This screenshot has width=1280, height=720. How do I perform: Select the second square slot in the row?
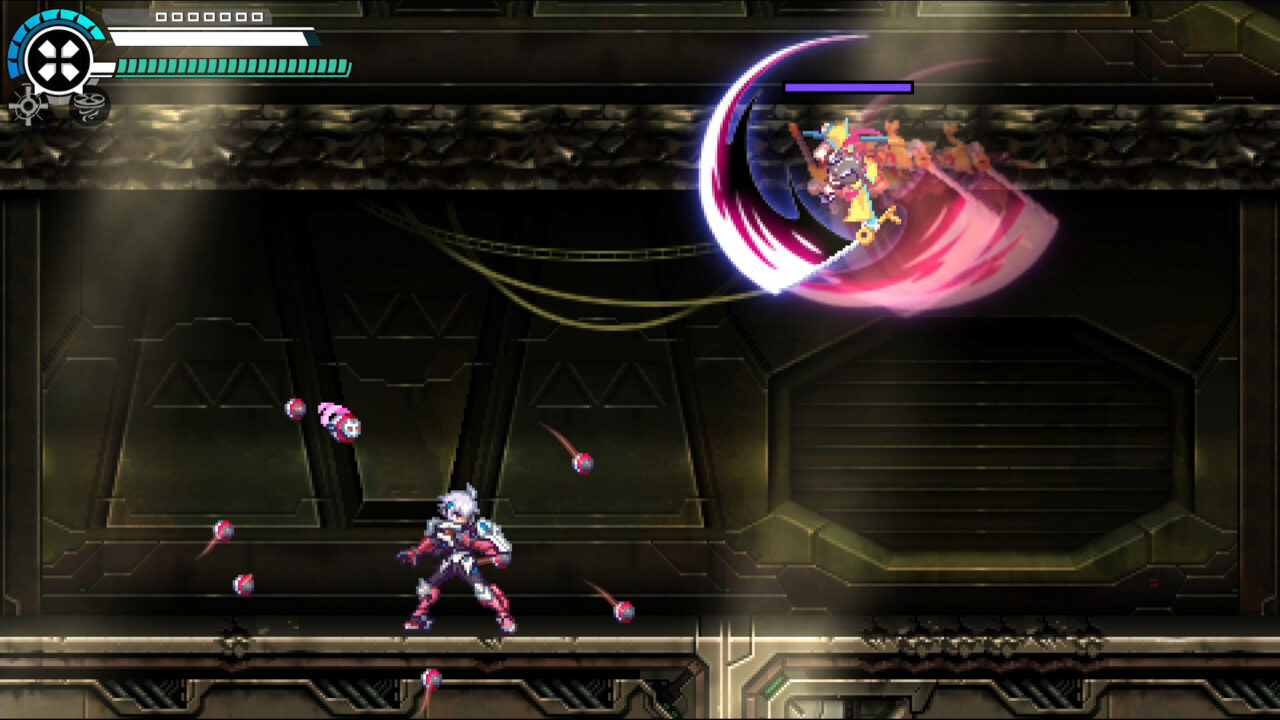176,17
